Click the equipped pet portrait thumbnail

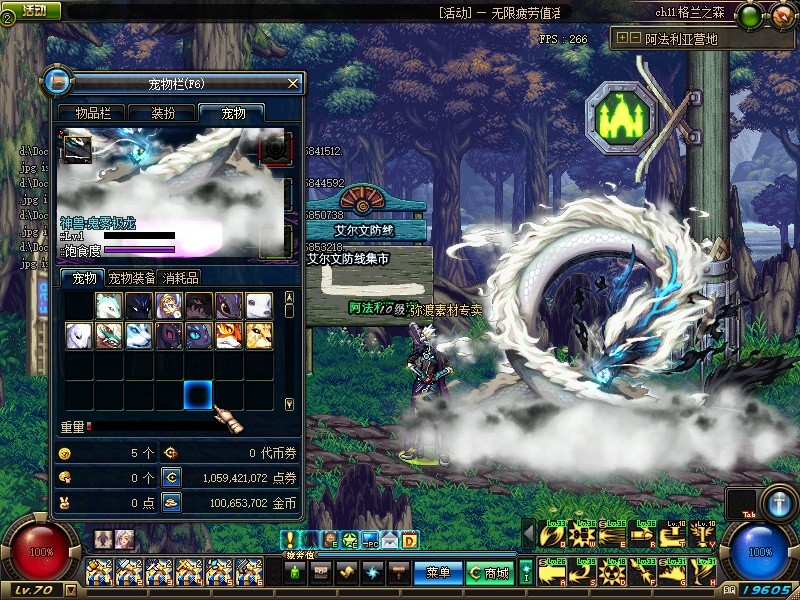pos(78,149)
